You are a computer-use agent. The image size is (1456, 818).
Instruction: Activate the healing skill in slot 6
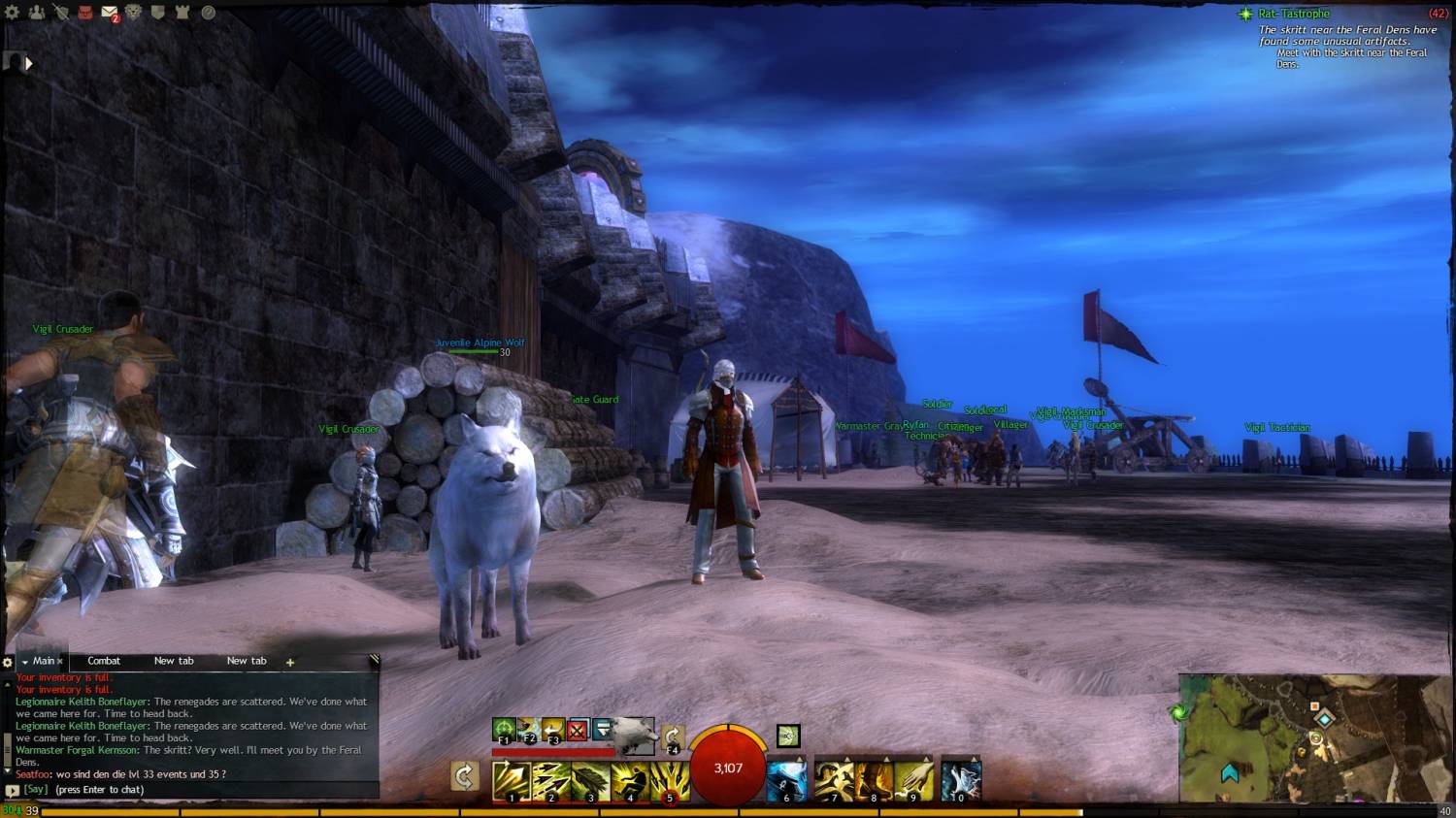[787, 781]
